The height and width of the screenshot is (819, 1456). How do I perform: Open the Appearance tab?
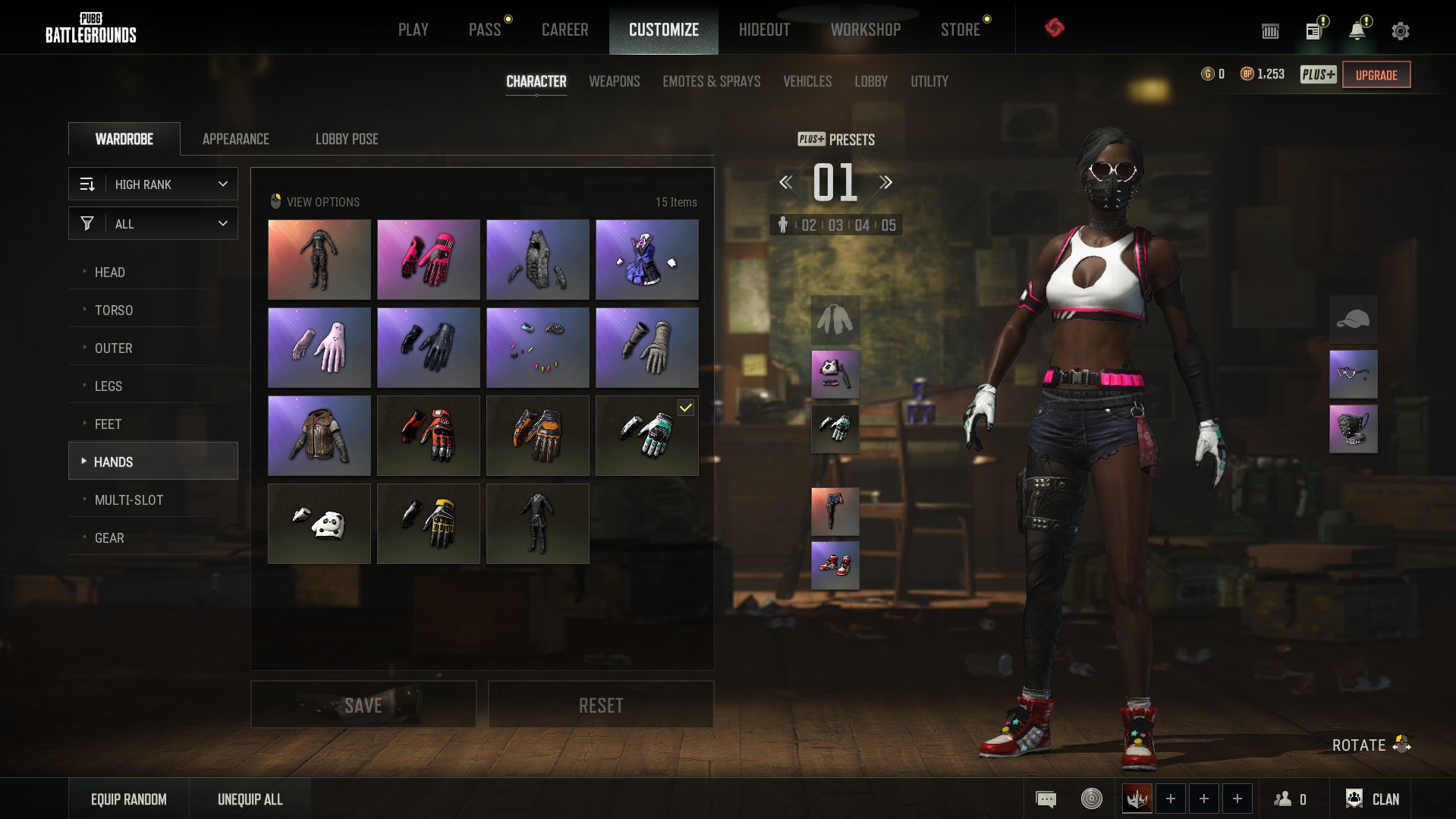click(x=235, y=139)
